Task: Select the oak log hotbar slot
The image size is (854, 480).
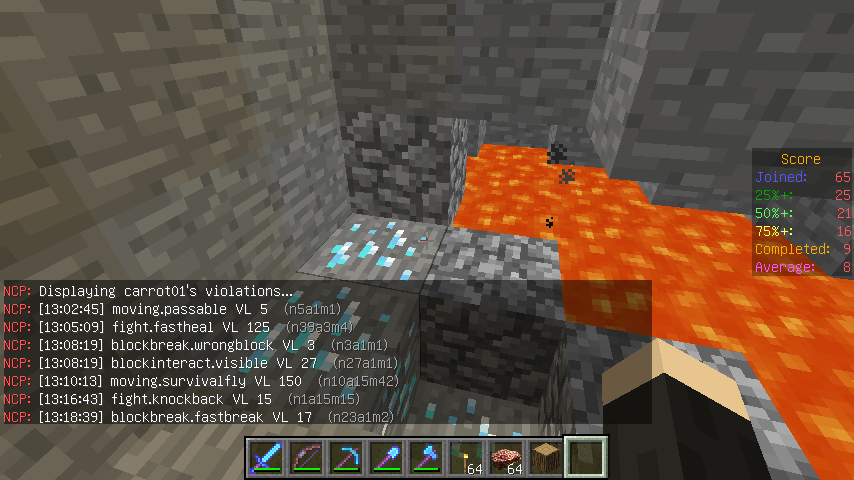Action: pos(545,458)
